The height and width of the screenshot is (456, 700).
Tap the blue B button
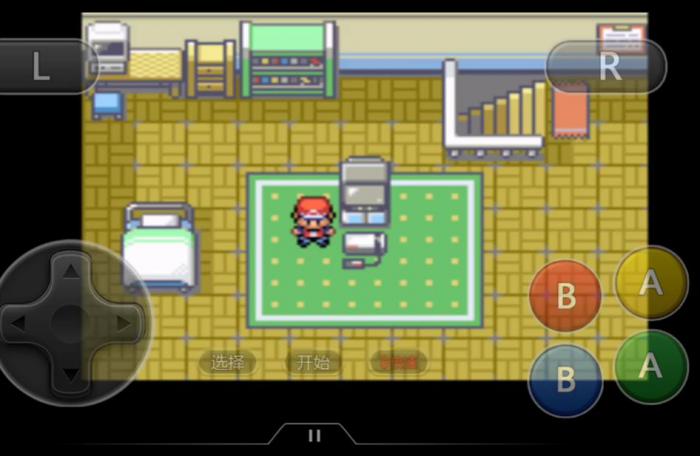point(566,379)
